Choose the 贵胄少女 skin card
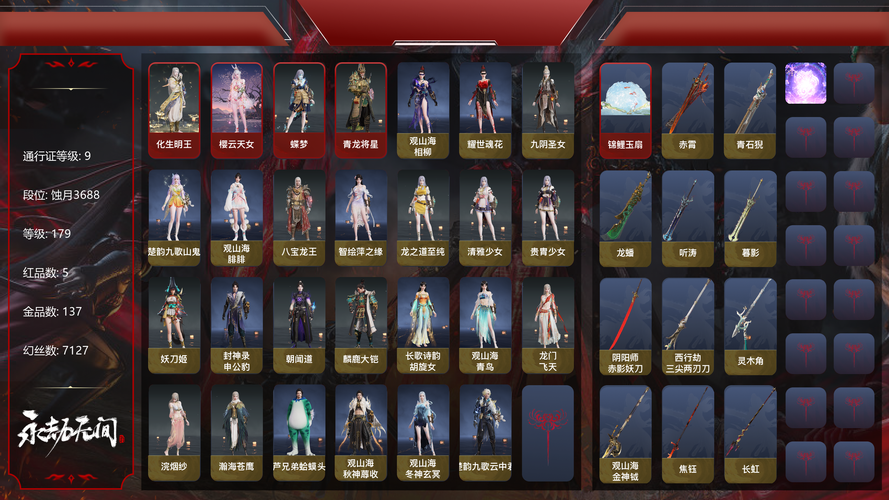Image resolution: width=889 pixels, height=500 pixels. [547, 215]
